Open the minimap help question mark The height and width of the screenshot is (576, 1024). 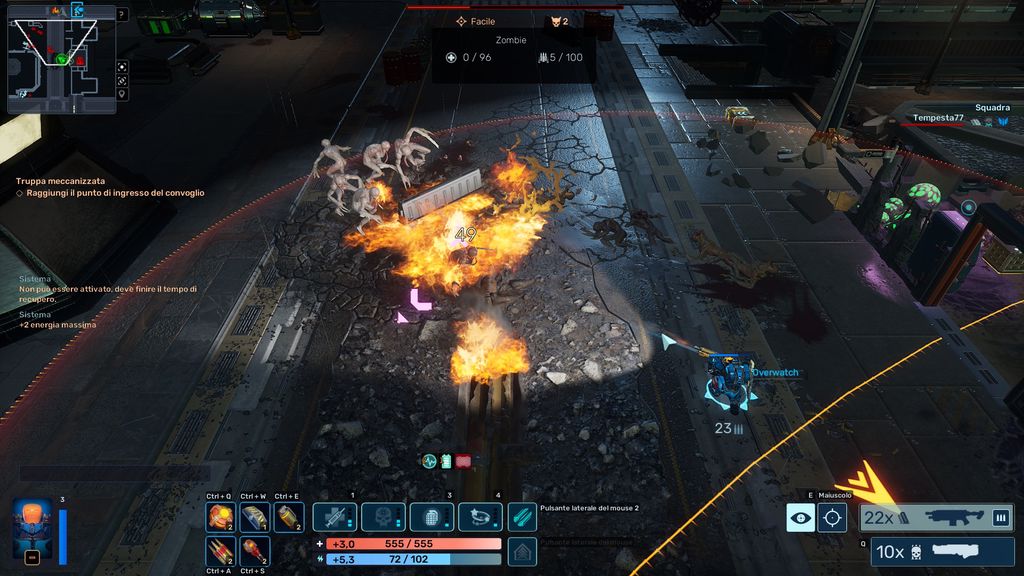click(122, 15)
